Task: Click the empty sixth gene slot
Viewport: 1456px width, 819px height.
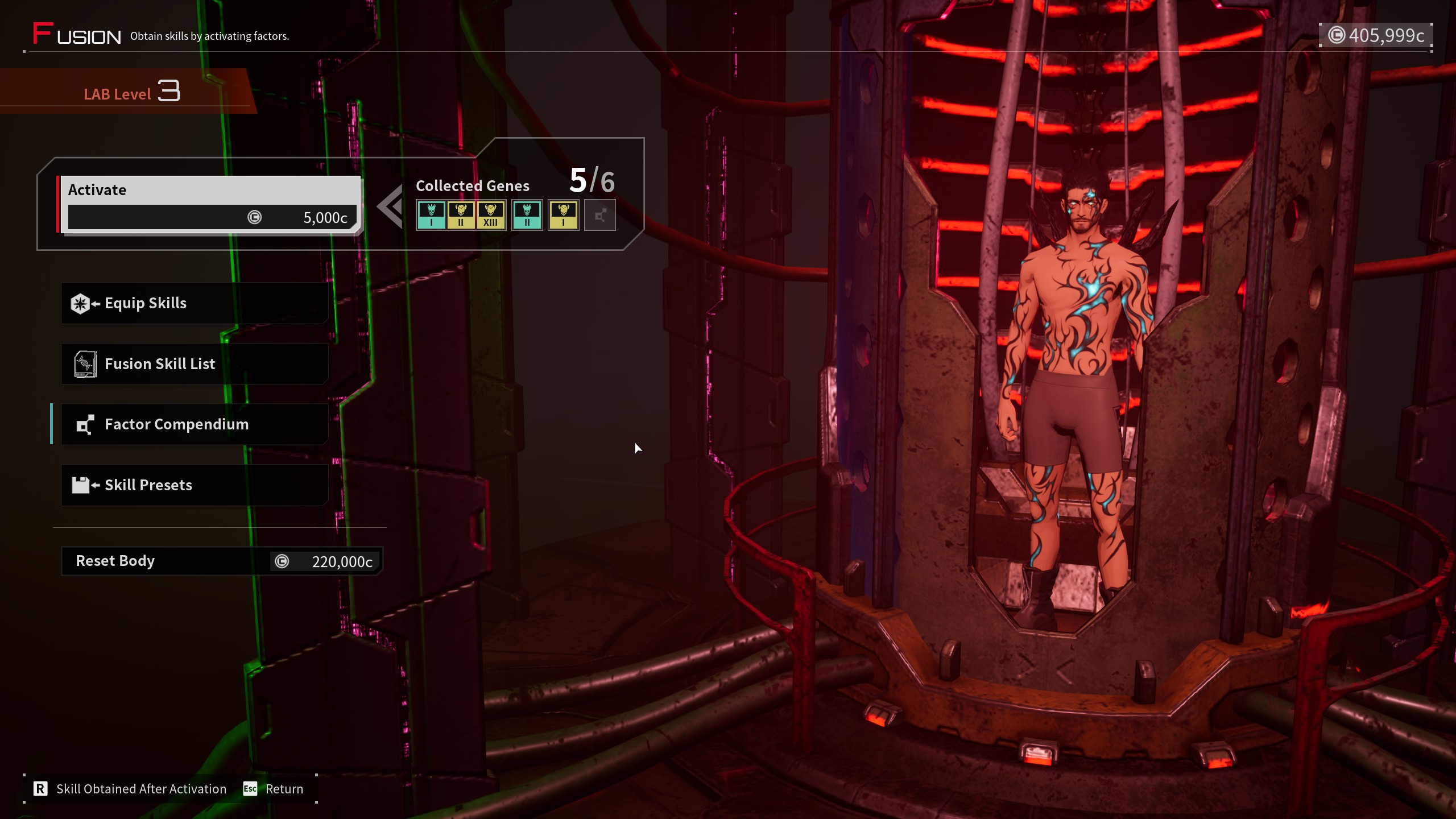Action: tap(599, 215)
